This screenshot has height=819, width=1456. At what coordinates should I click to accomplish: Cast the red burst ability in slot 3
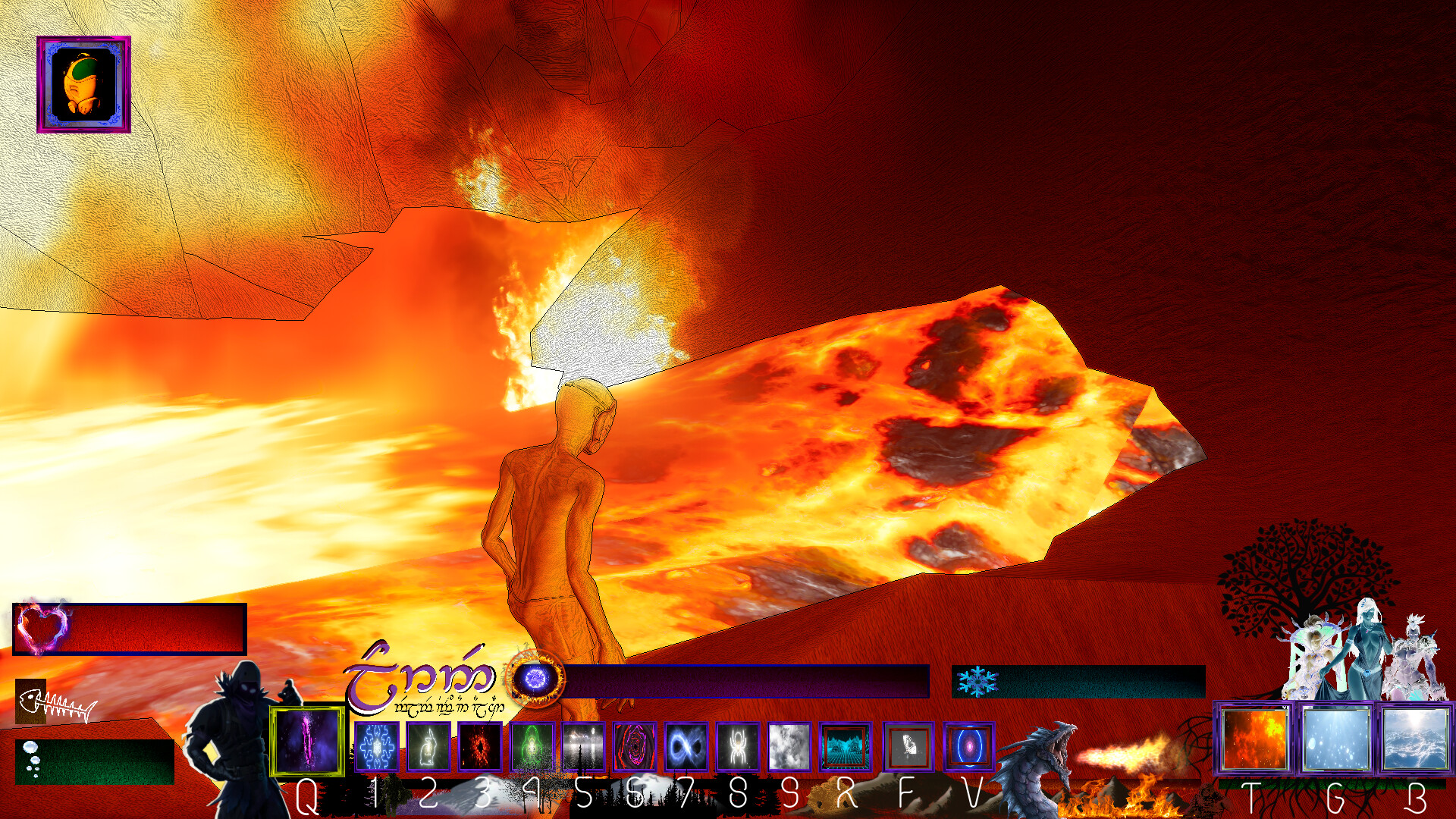pyautogui.click(x=479, y=747)
